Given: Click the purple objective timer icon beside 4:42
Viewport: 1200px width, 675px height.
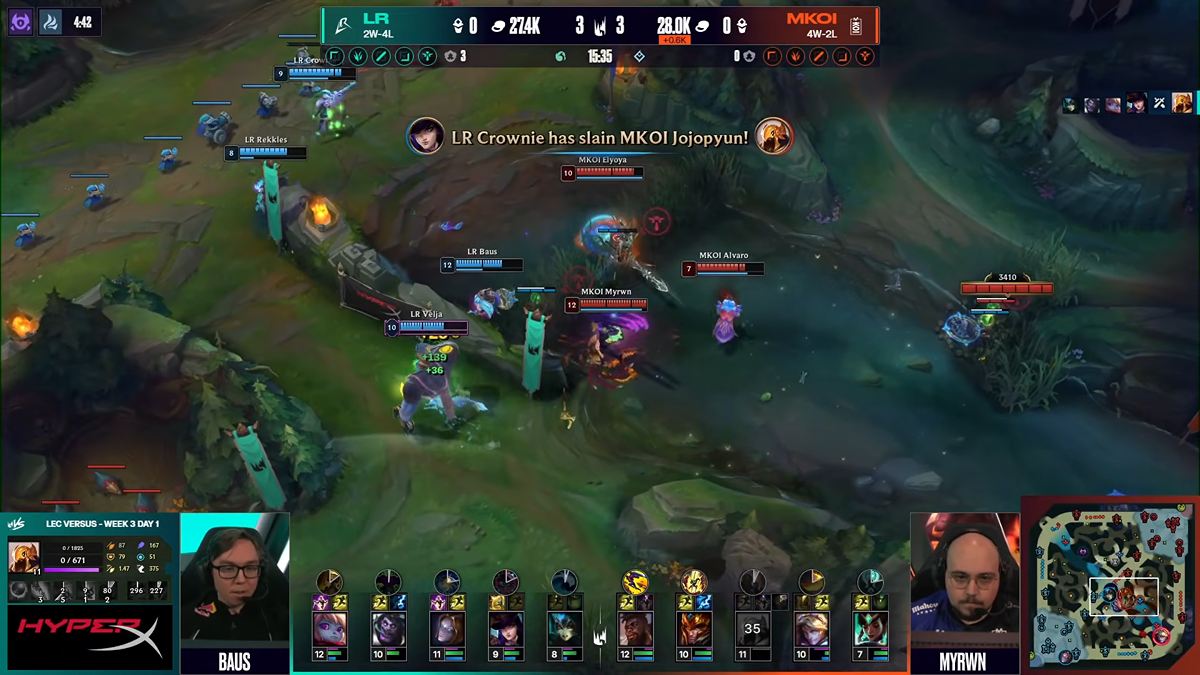Looking at the screenshot, I should coord(21,22).
